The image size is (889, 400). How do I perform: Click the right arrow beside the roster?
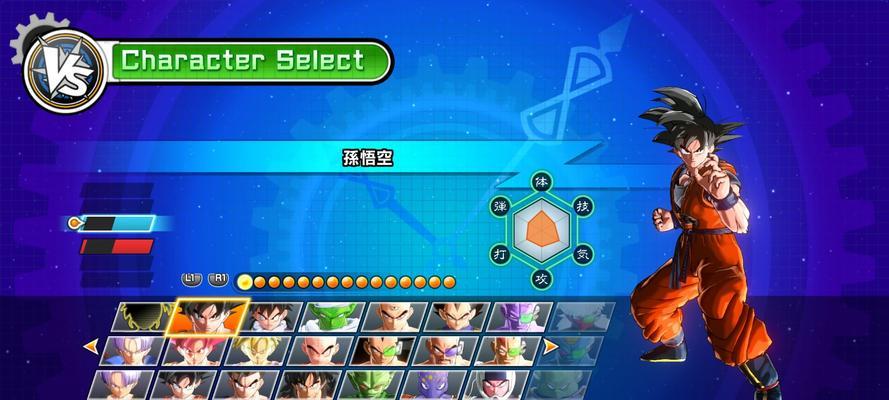tap(550, 347)
